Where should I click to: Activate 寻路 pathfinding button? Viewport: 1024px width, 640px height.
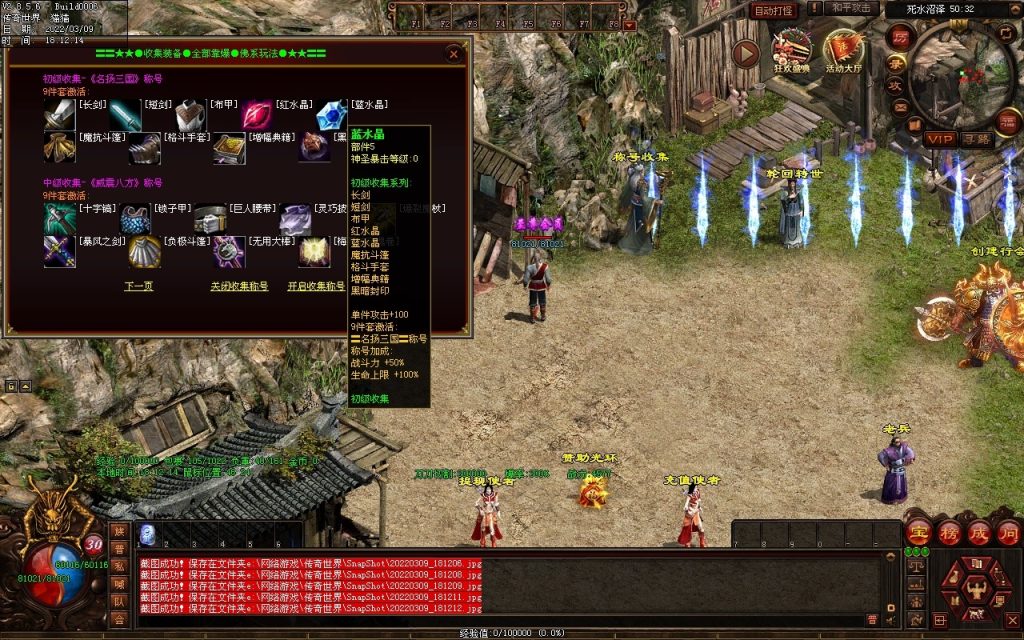tap(976, 138)
